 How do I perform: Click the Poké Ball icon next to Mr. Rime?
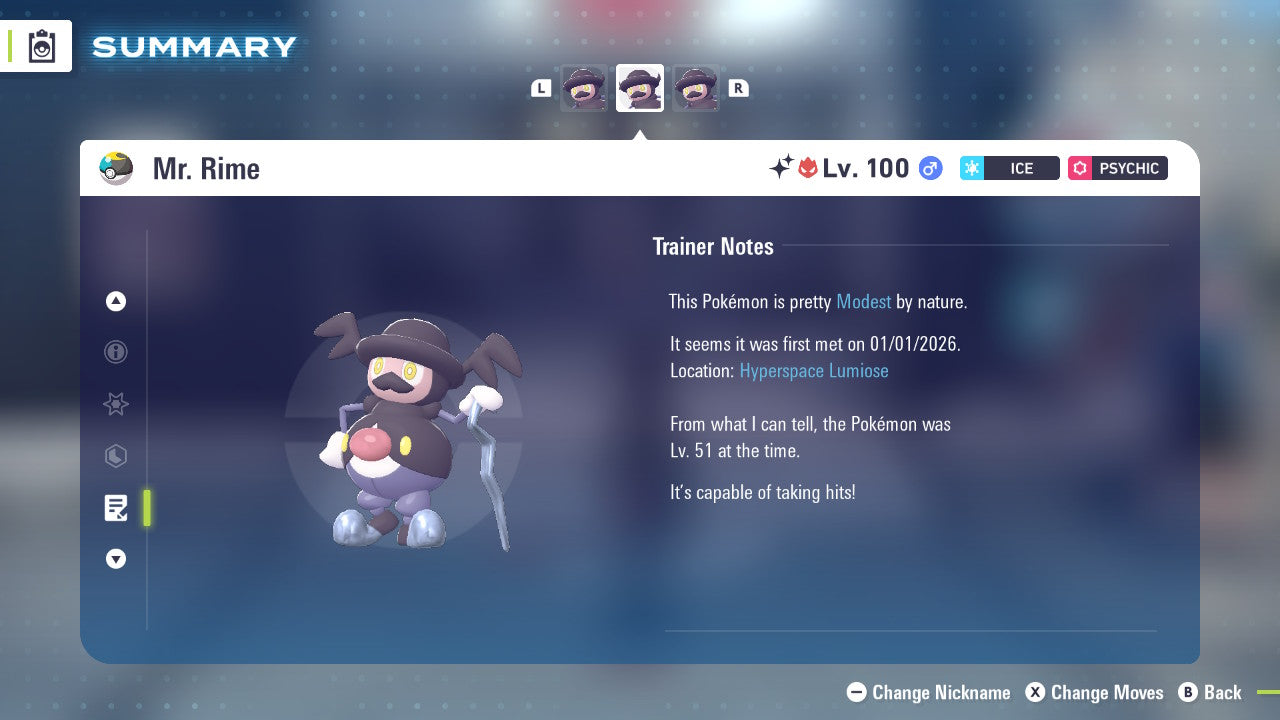click(116, 168)
